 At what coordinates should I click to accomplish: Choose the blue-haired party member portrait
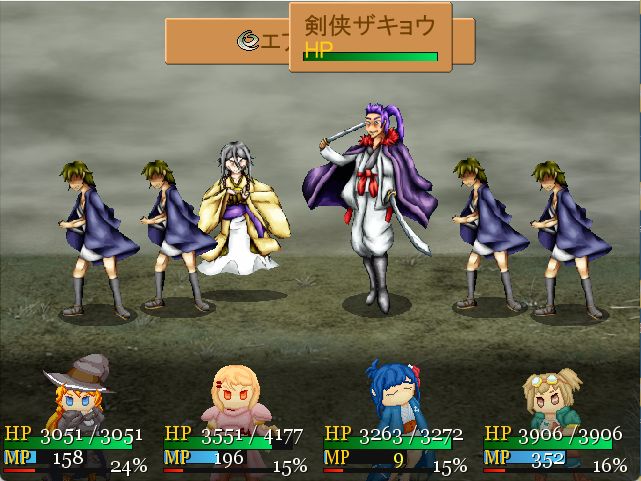396,396
